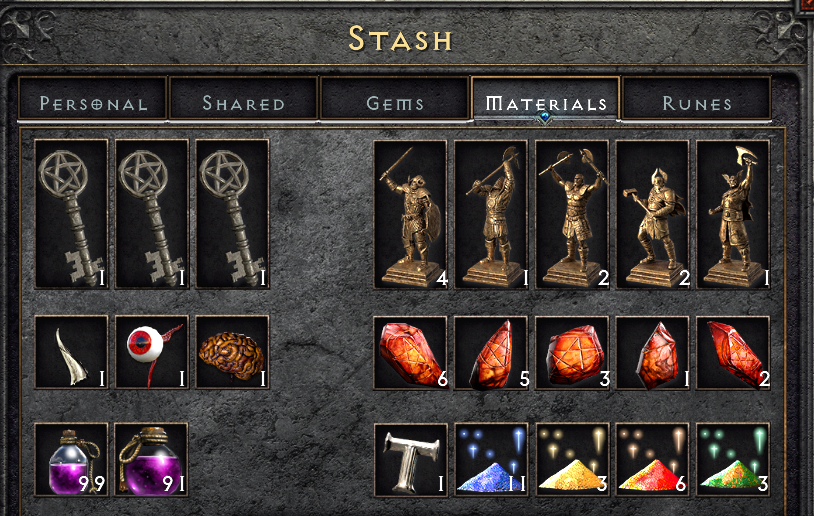Select the sword-raising statue with count 4
Image resolution: width=814 pixels, height=516 pixels.
click(410, 214)
